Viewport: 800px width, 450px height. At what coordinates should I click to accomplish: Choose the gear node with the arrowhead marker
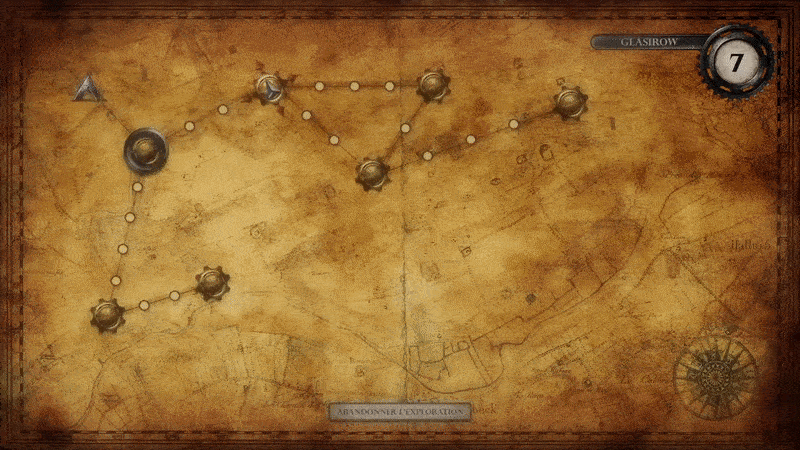[270, 90]
